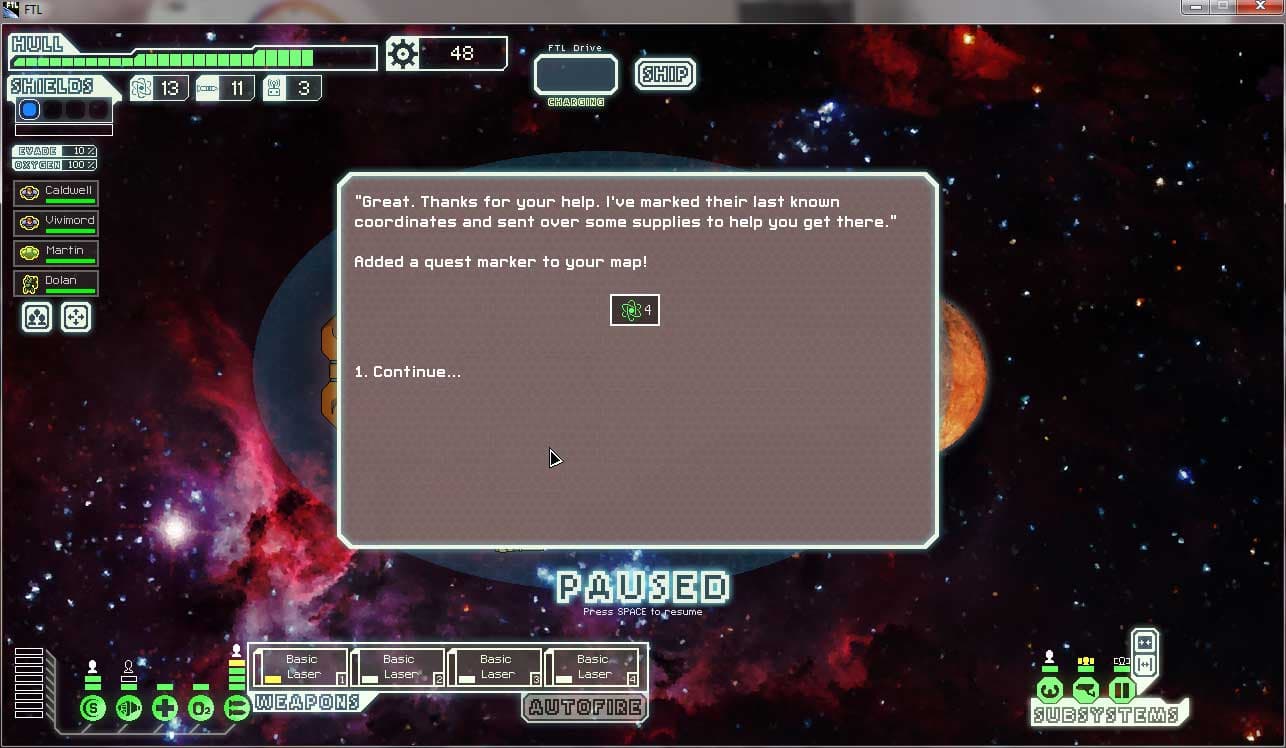The height and width of the screenshot is (748, 1286).
Task: Select Basic Laser weapon slot 2
Action: pos(398,667)
